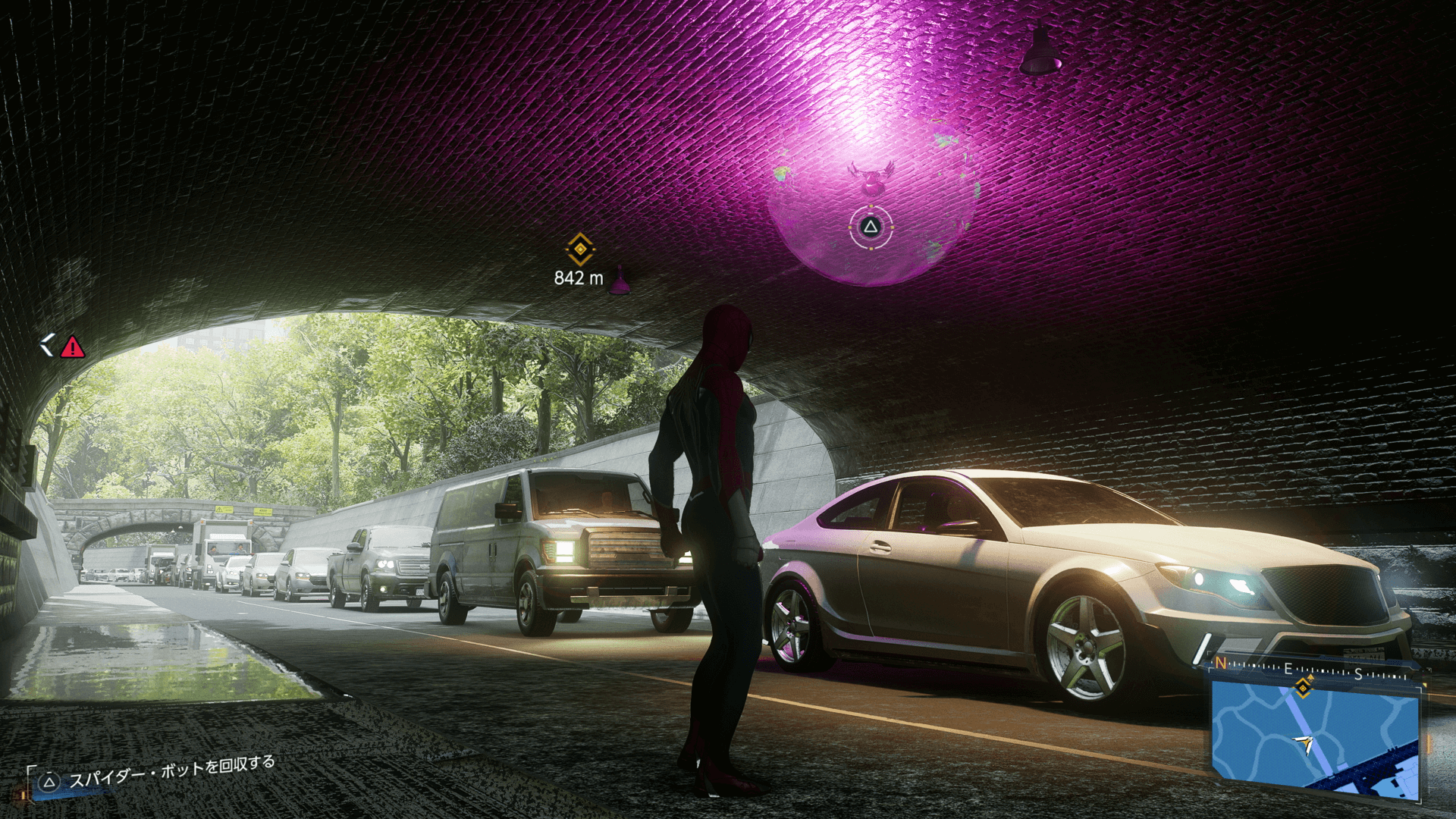Click the red triangle crime alert icon

tap(73, 347)
